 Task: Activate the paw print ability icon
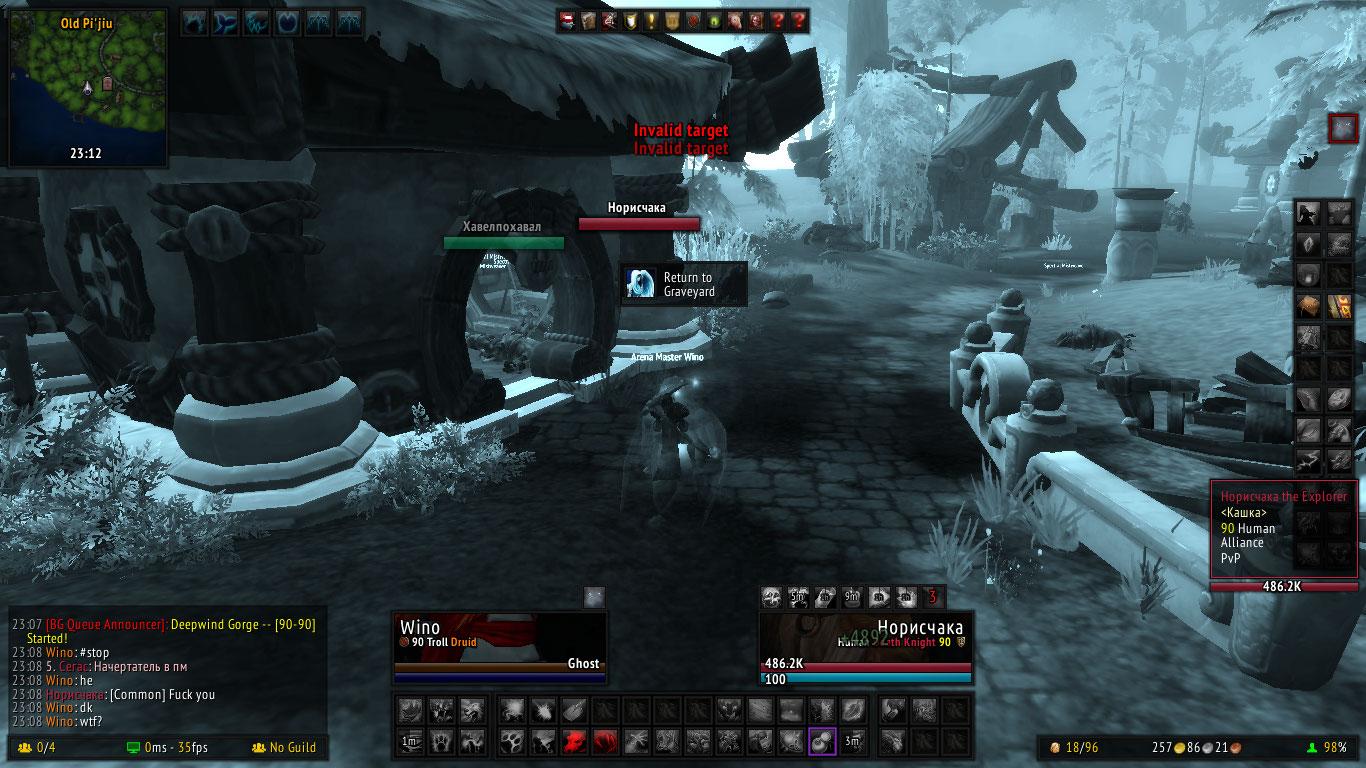[x=511, y=741]
